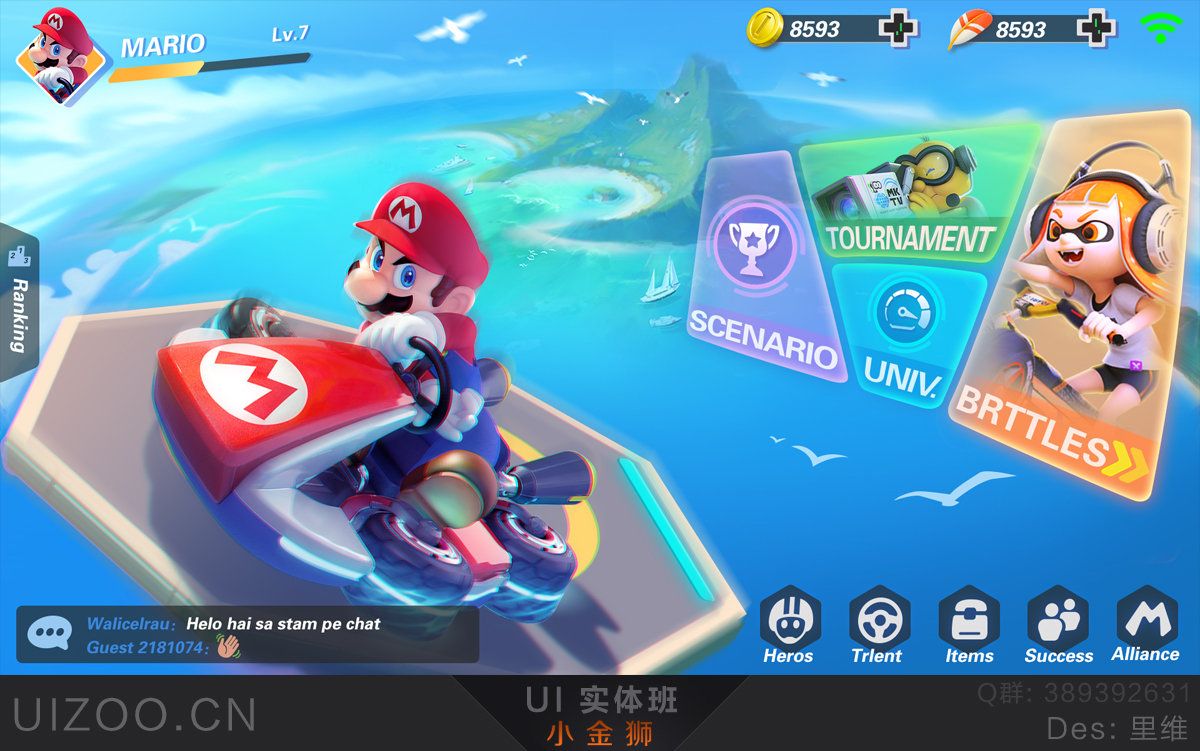View the Success achievements menu
The height and width of the screenshot is (751, 1200).
1058,625
